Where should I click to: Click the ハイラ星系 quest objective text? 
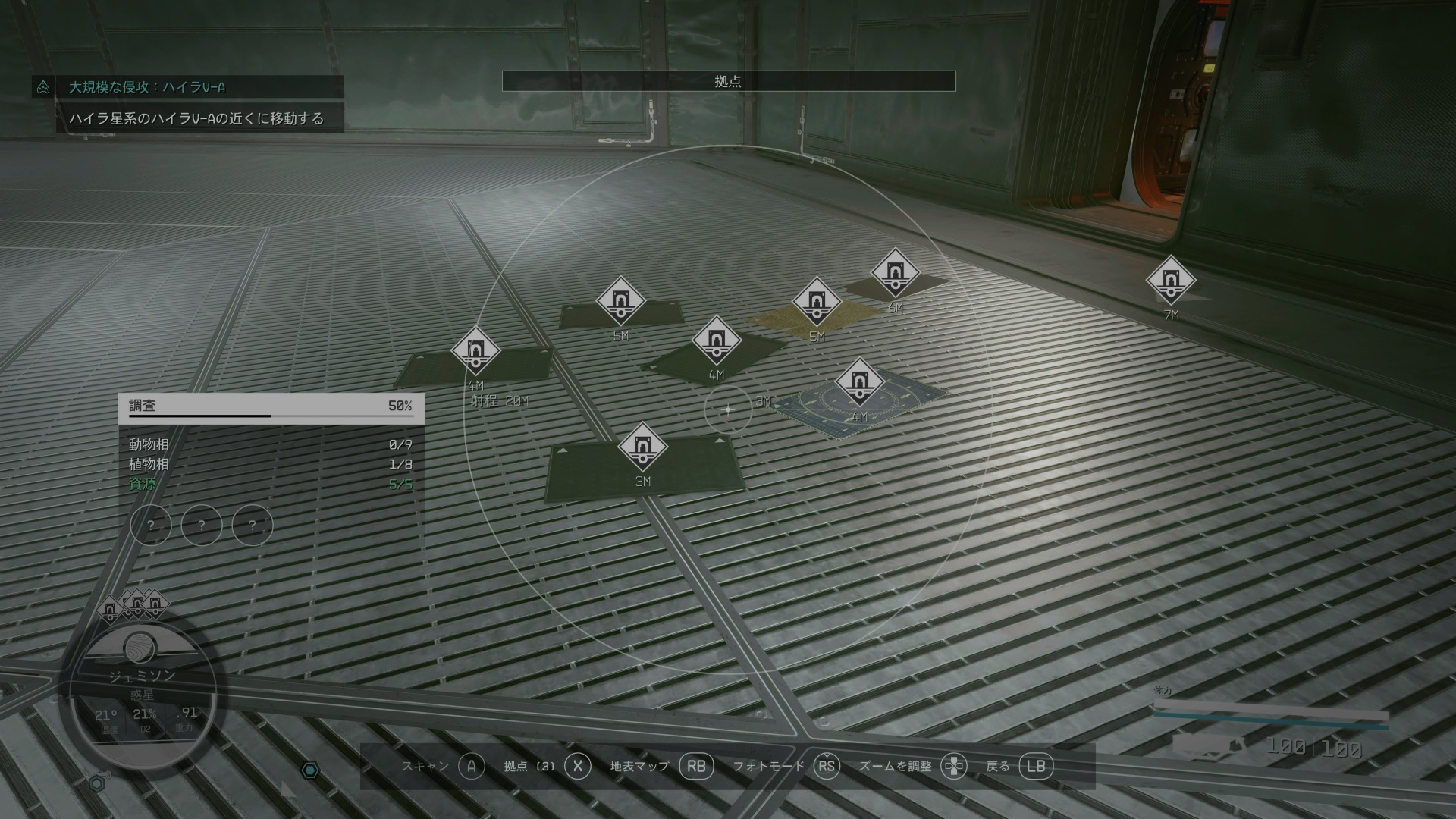(x=196, y=118)
